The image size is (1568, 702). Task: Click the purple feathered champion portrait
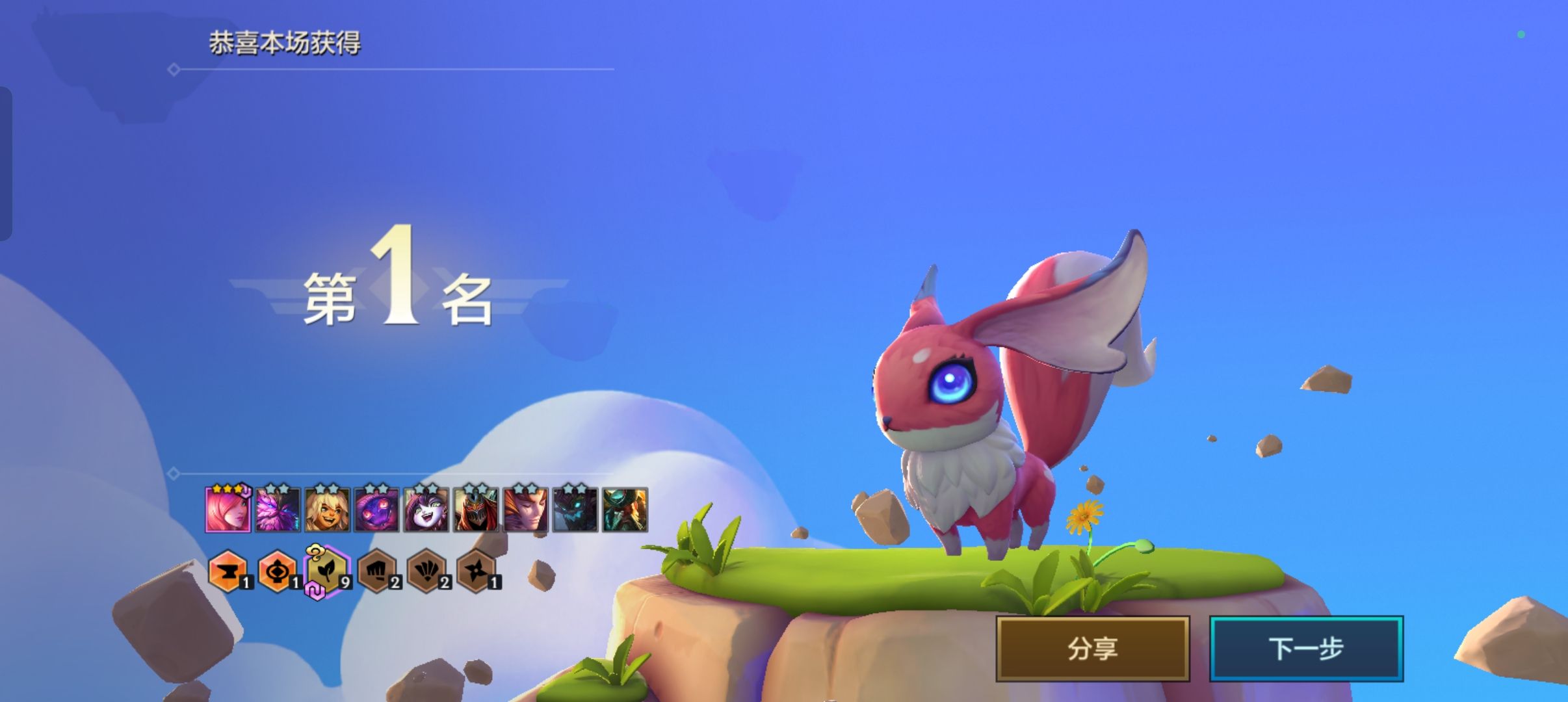pos(278,510)
